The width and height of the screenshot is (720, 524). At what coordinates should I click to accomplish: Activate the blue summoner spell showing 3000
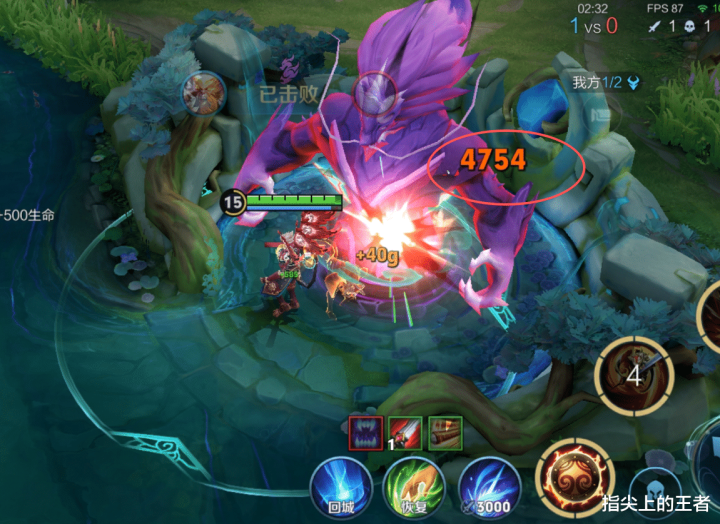point(488,487)
